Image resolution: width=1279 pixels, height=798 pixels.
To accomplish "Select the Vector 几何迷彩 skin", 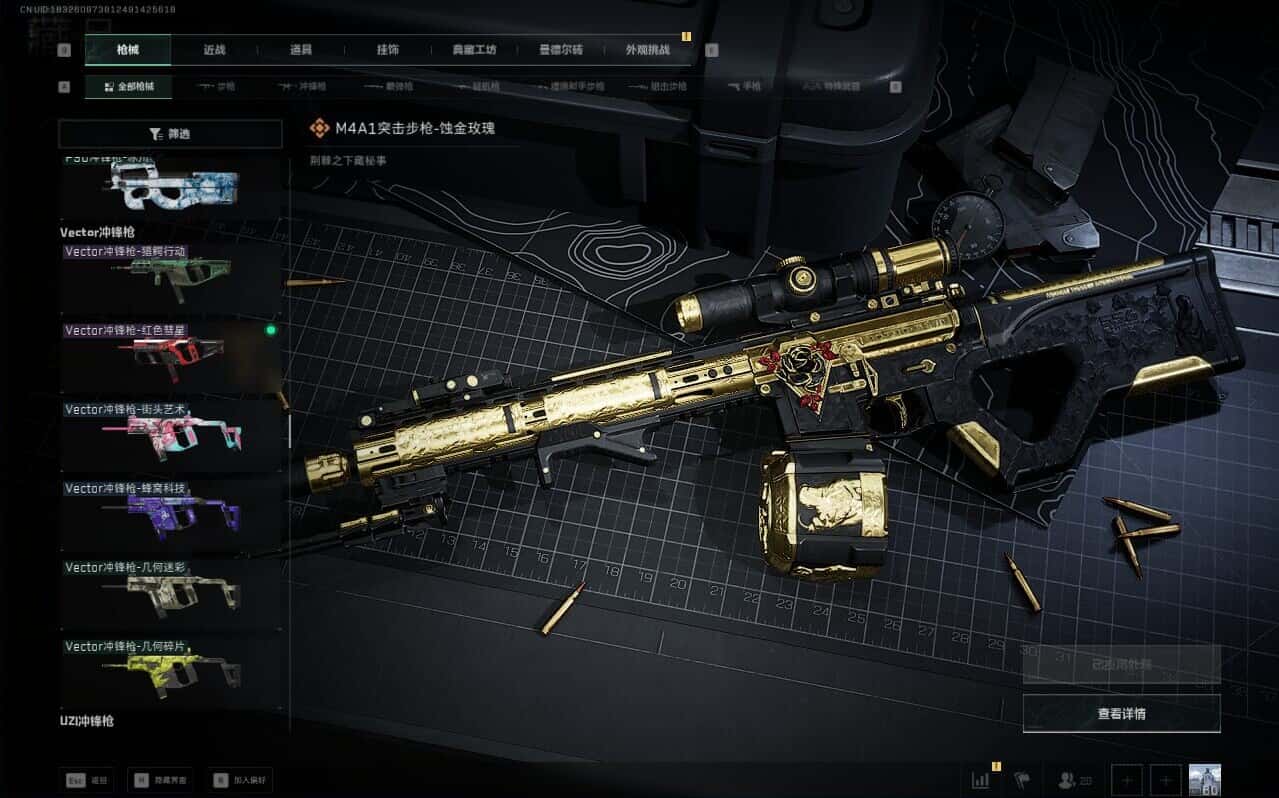I will point(172,592).
